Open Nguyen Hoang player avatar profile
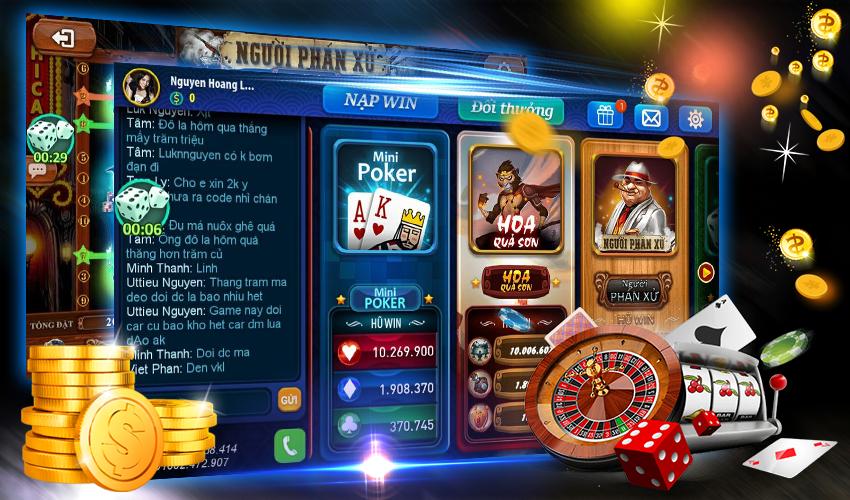This screenshot has height=500, width=850. 141,87
